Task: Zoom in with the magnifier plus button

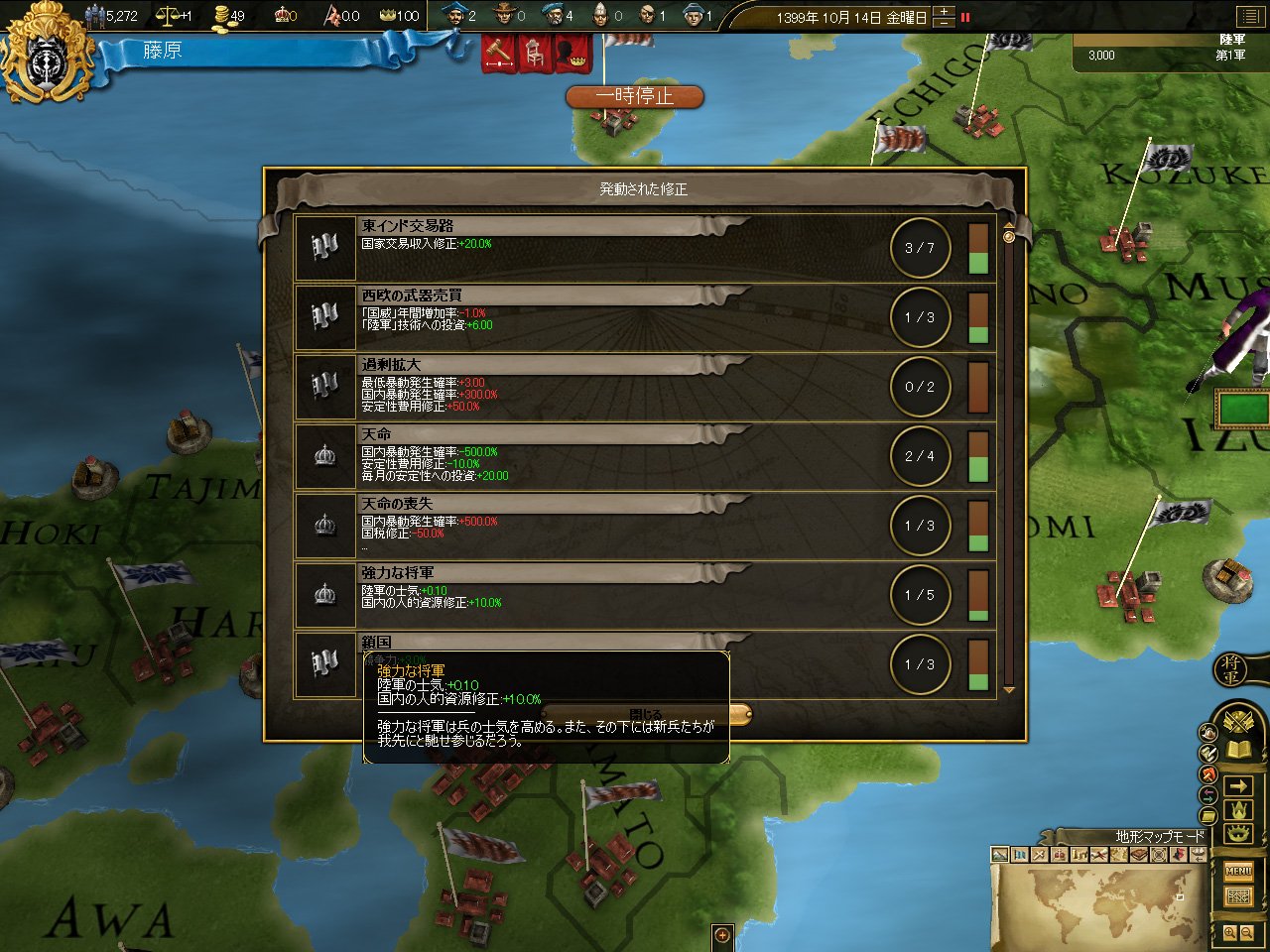Action: 1230,933
